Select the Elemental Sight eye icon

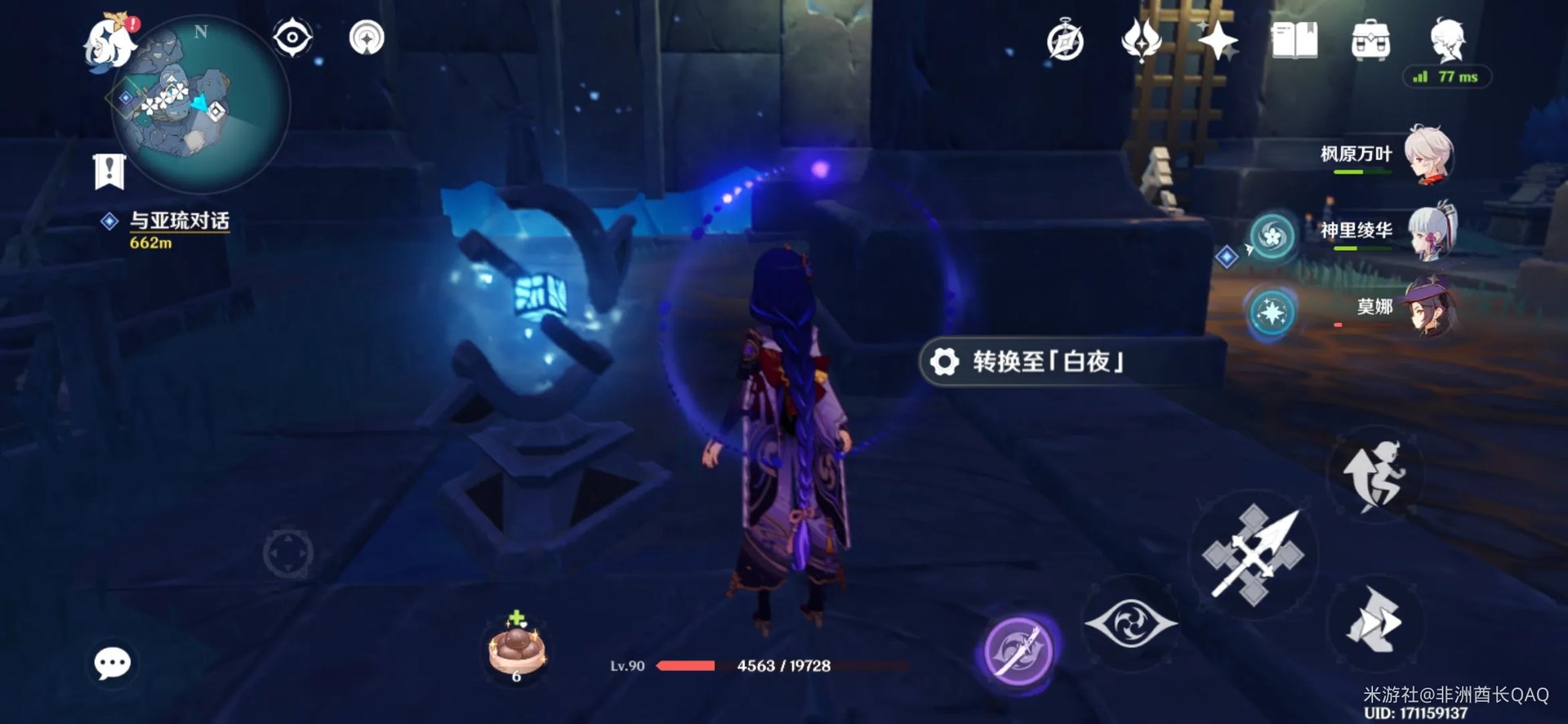click(x=292, y=38)
